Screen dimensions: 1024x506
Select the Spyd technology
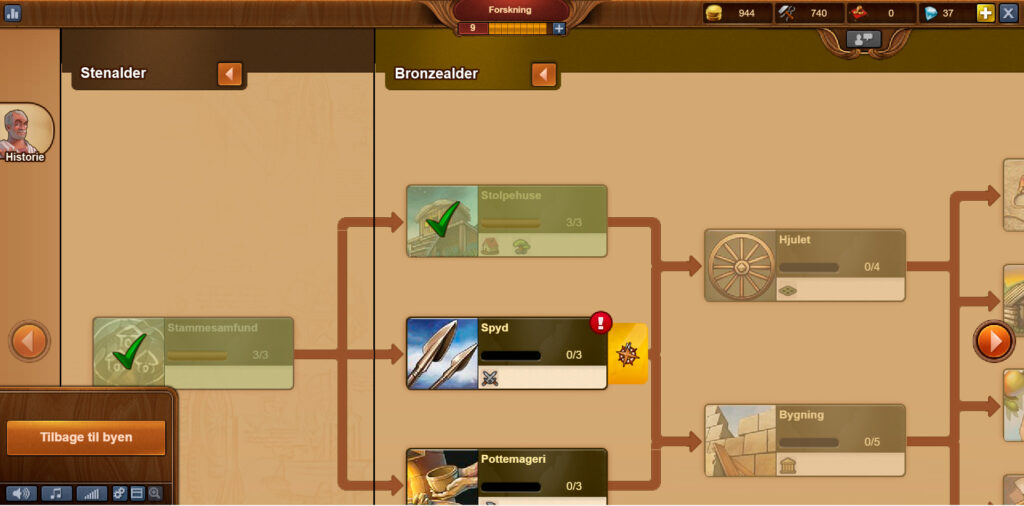click(x=506, y=354)
